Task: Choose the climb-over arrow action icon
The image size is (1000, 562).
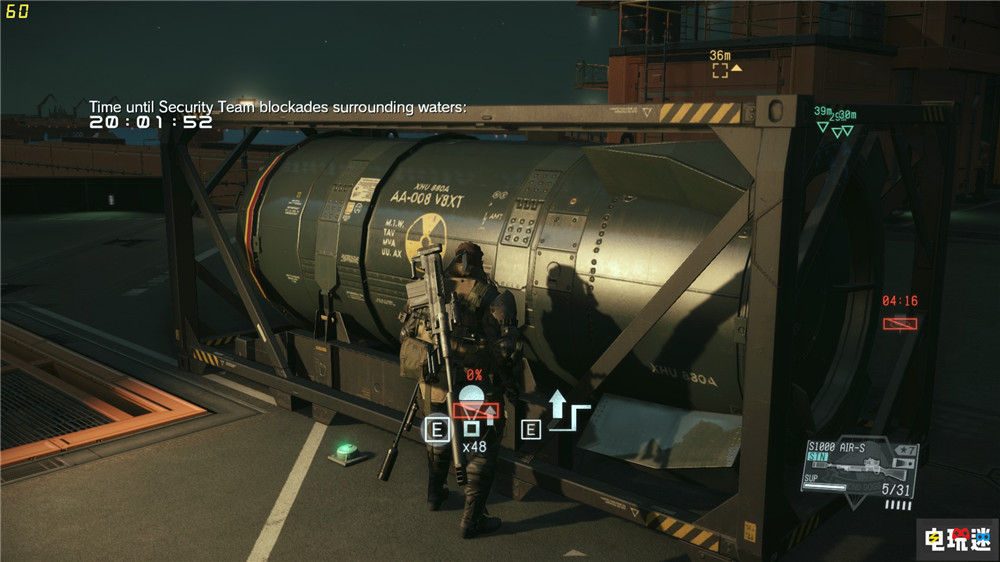Action: (x=567, y=413)
